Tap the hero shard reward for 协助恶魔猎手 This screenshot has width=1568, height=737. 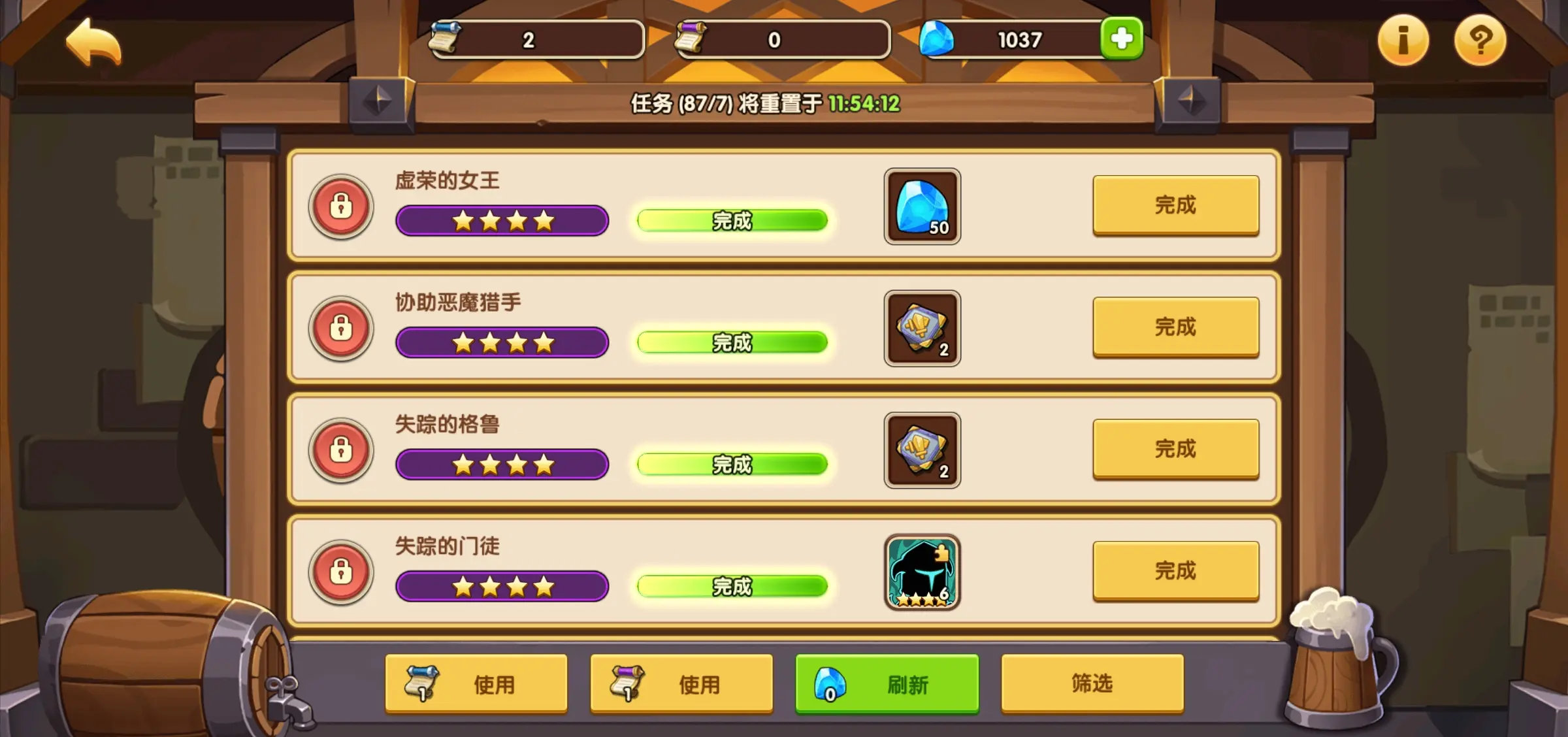coord(922,329)
